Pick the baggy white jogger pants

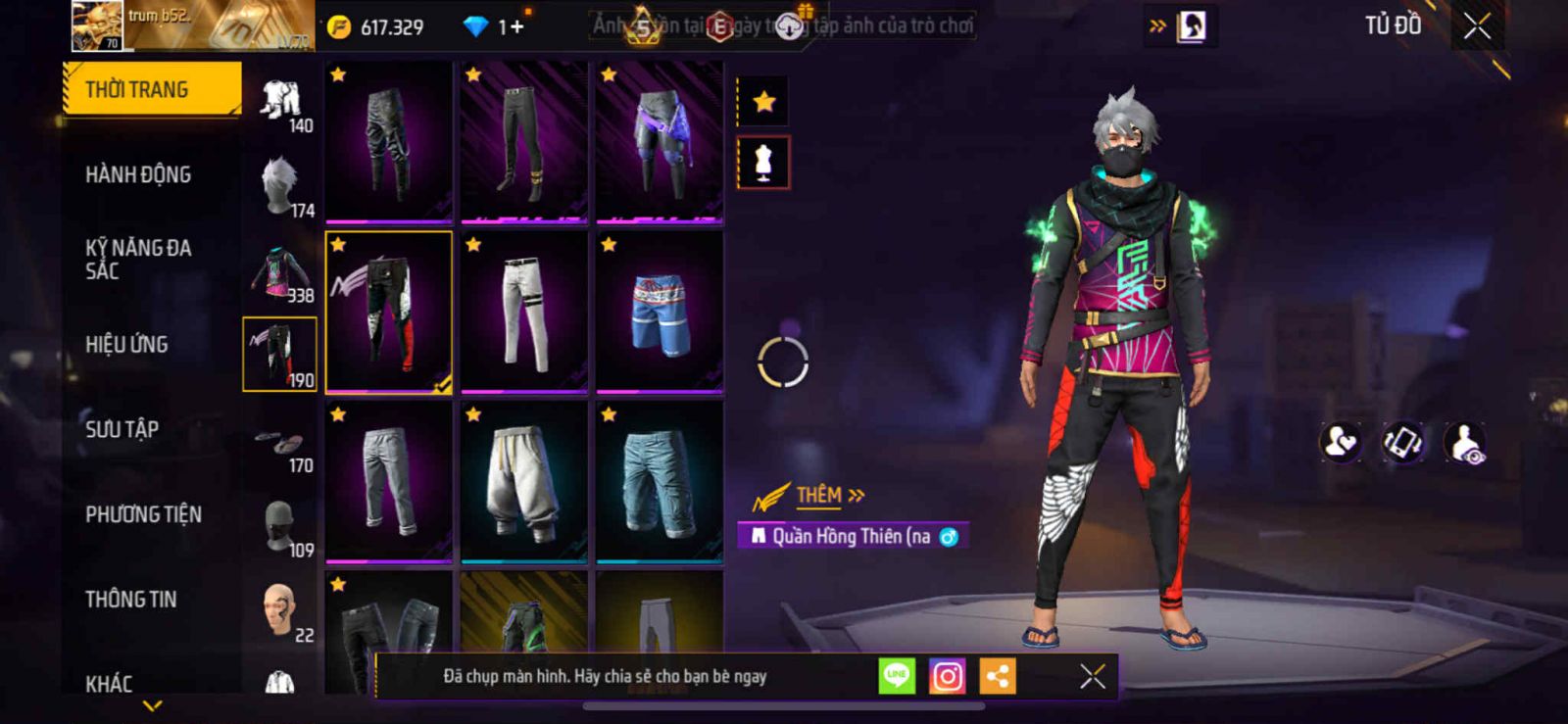tap(523, 482)
